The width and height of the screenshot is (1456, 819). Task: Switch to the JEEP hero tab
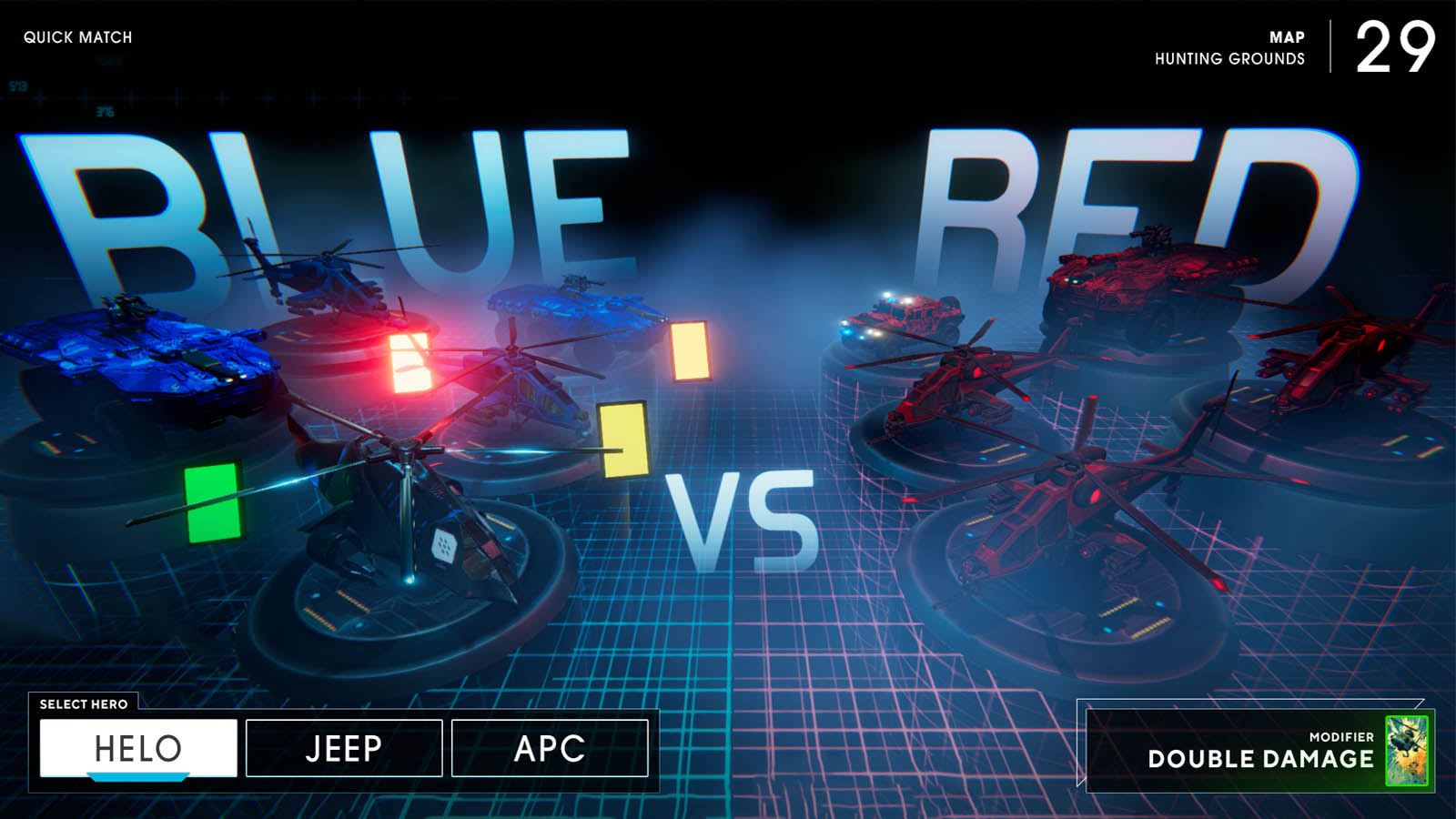[343, 749]
